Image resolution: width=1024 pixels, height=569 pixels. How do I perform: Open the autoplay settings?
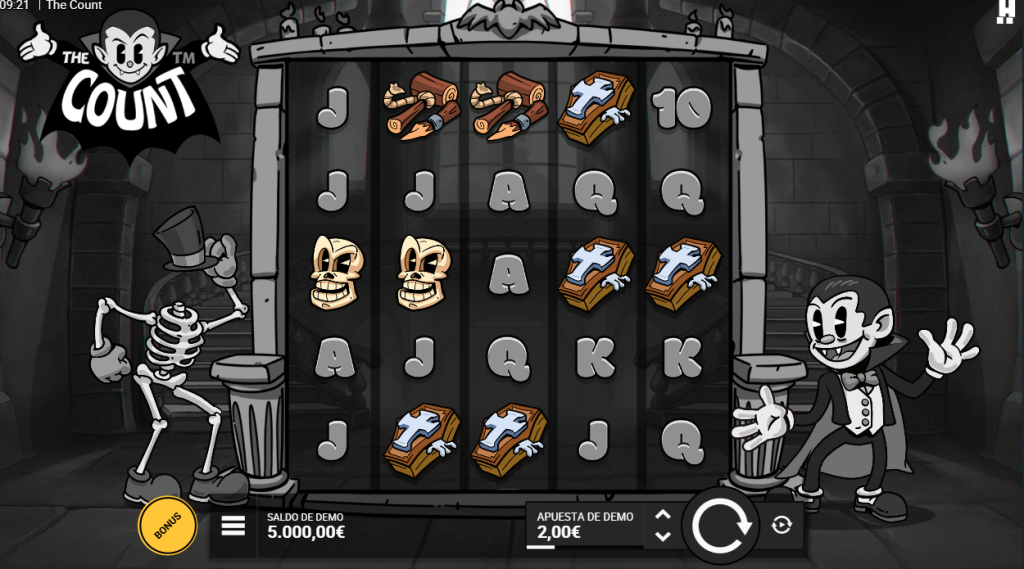782,525
